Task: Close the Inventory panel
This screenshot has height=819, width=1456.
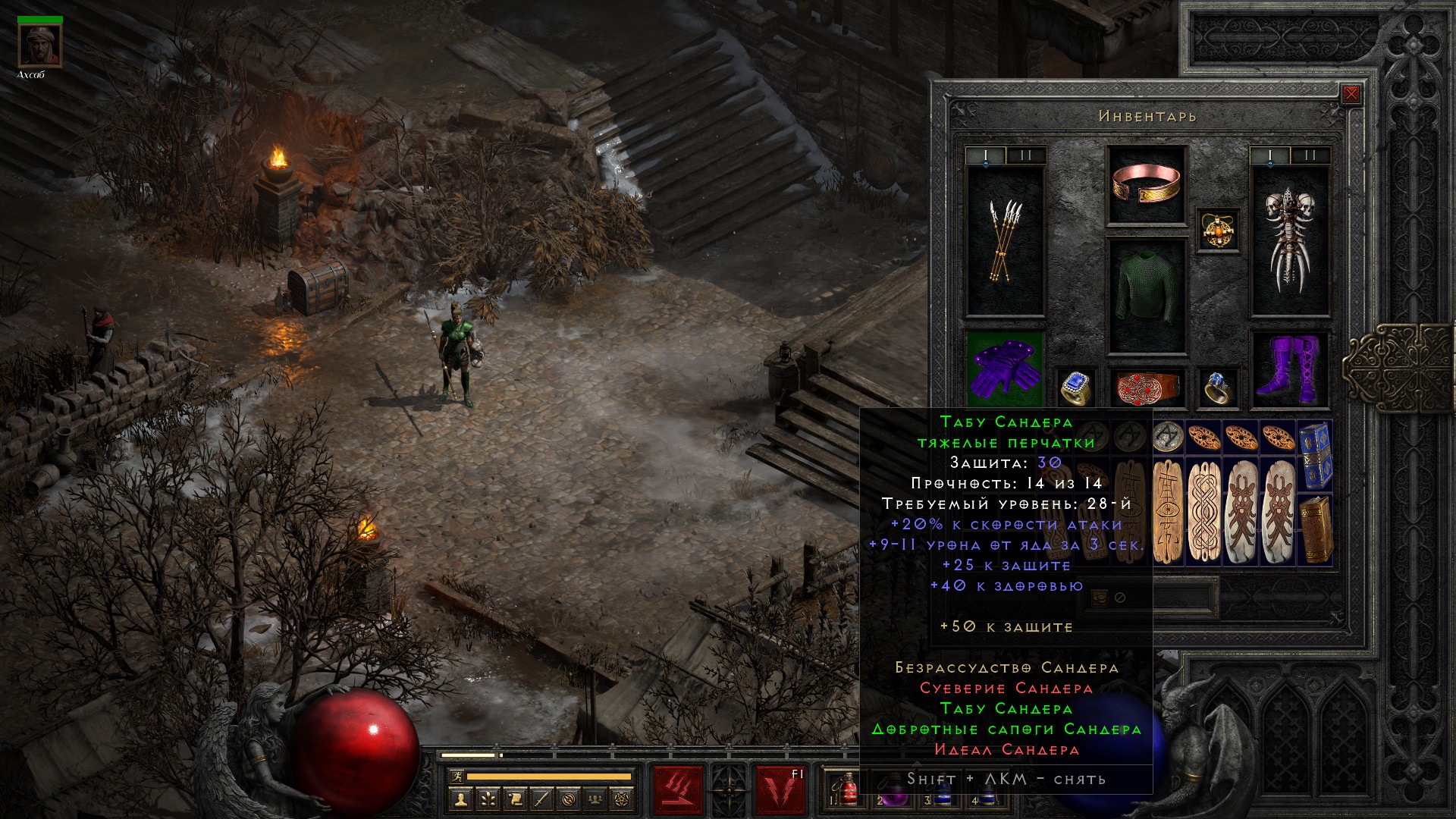Action: point(1351,95)
